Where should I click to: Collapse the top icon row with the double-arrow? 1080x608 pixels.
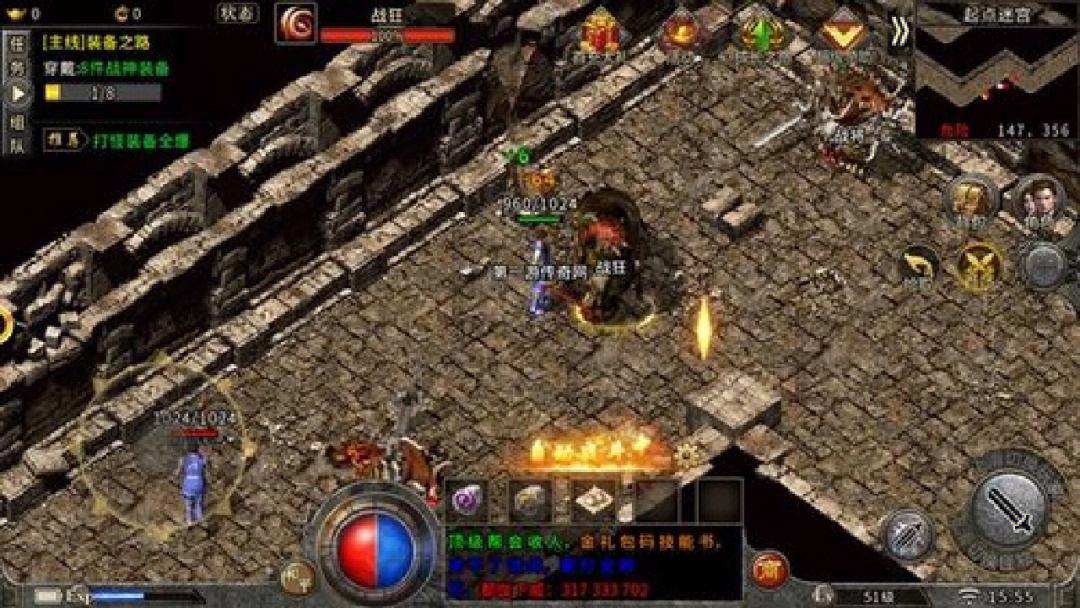click(899, 32)
